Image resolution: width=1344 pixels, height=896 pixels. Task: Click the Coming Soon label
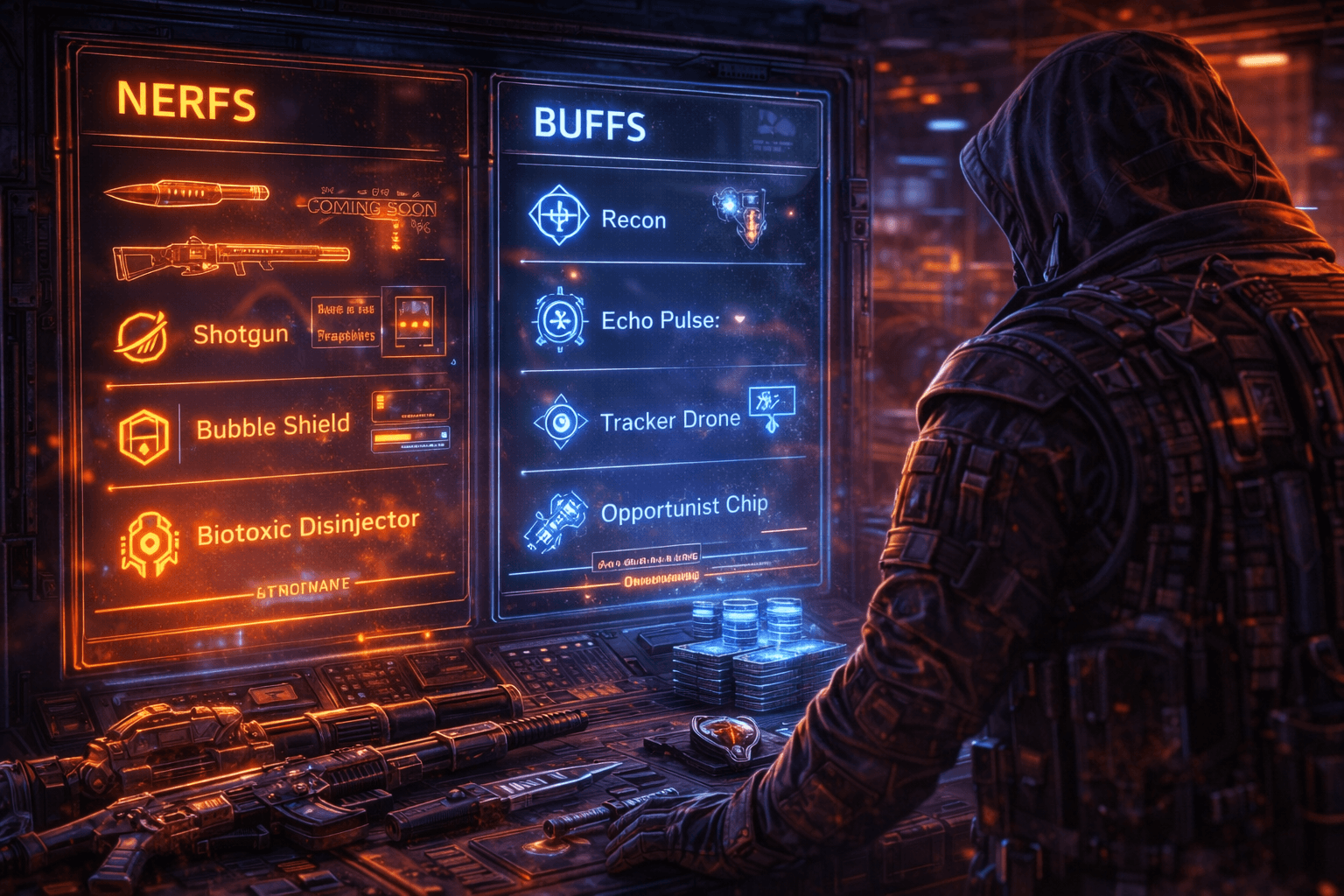tap(372, 207)
